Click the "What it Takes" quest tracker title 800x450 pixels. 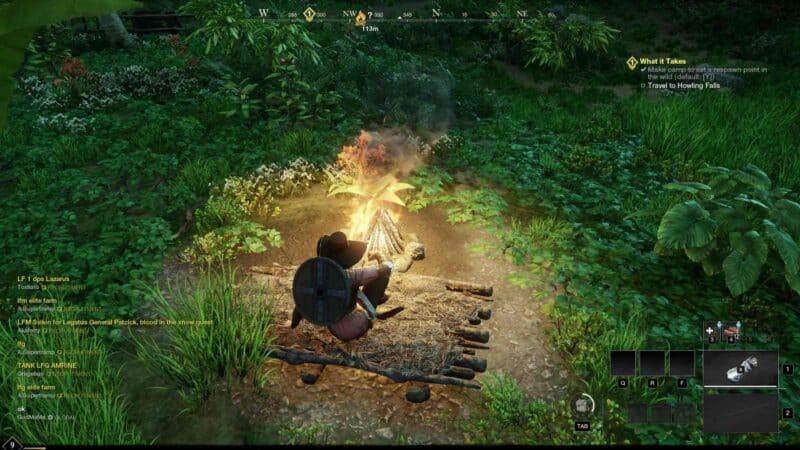point(661,61)
